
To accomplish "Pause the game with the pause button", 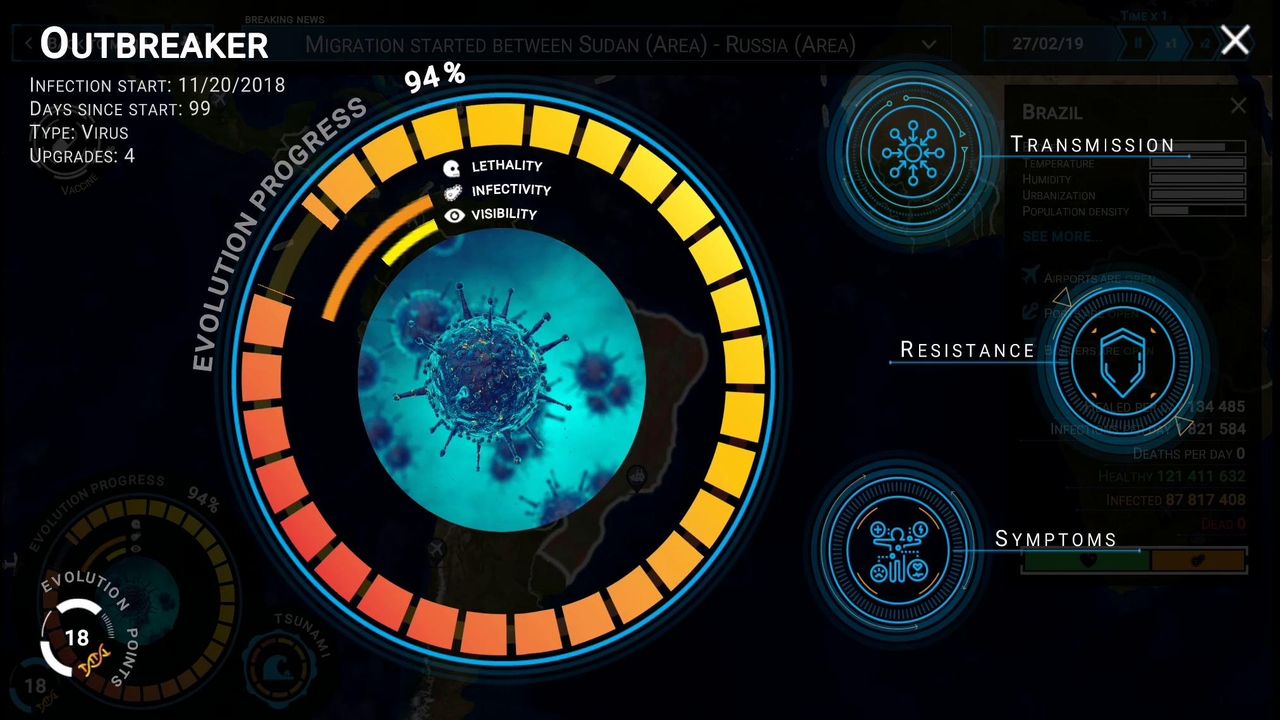I will (1140, 43).
